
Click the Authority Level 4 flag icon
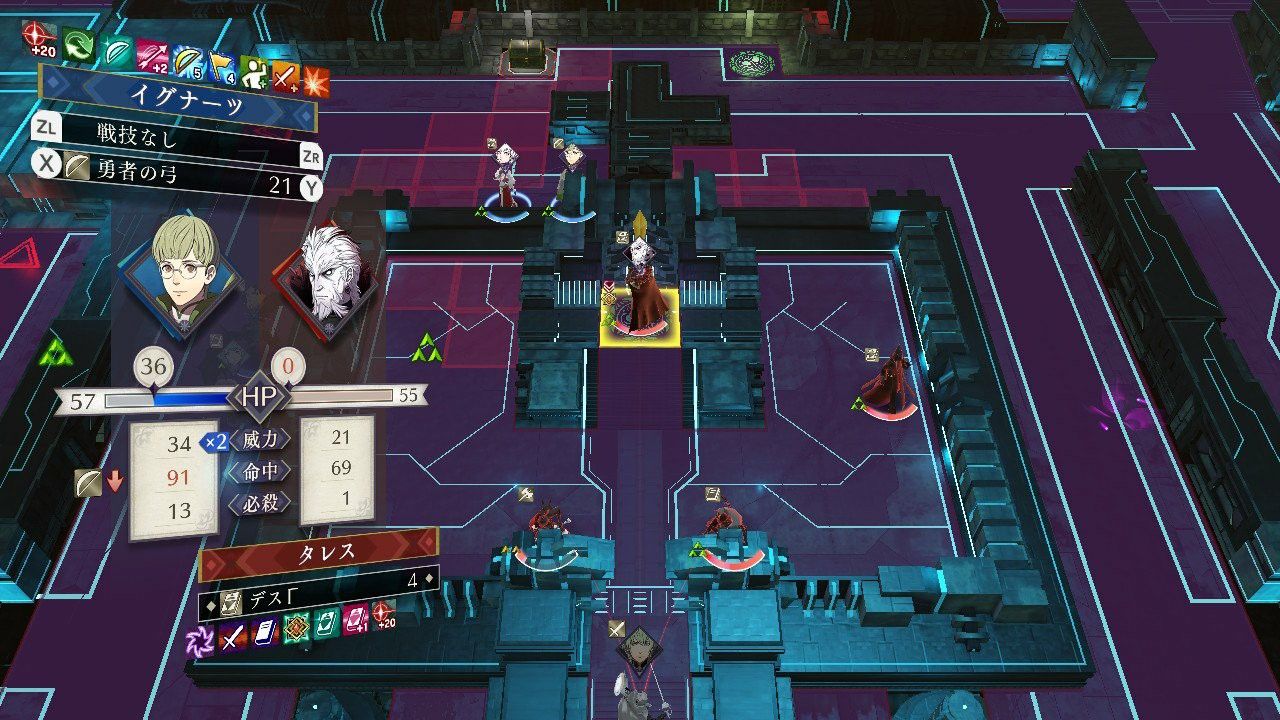click(x=221, y=68)
